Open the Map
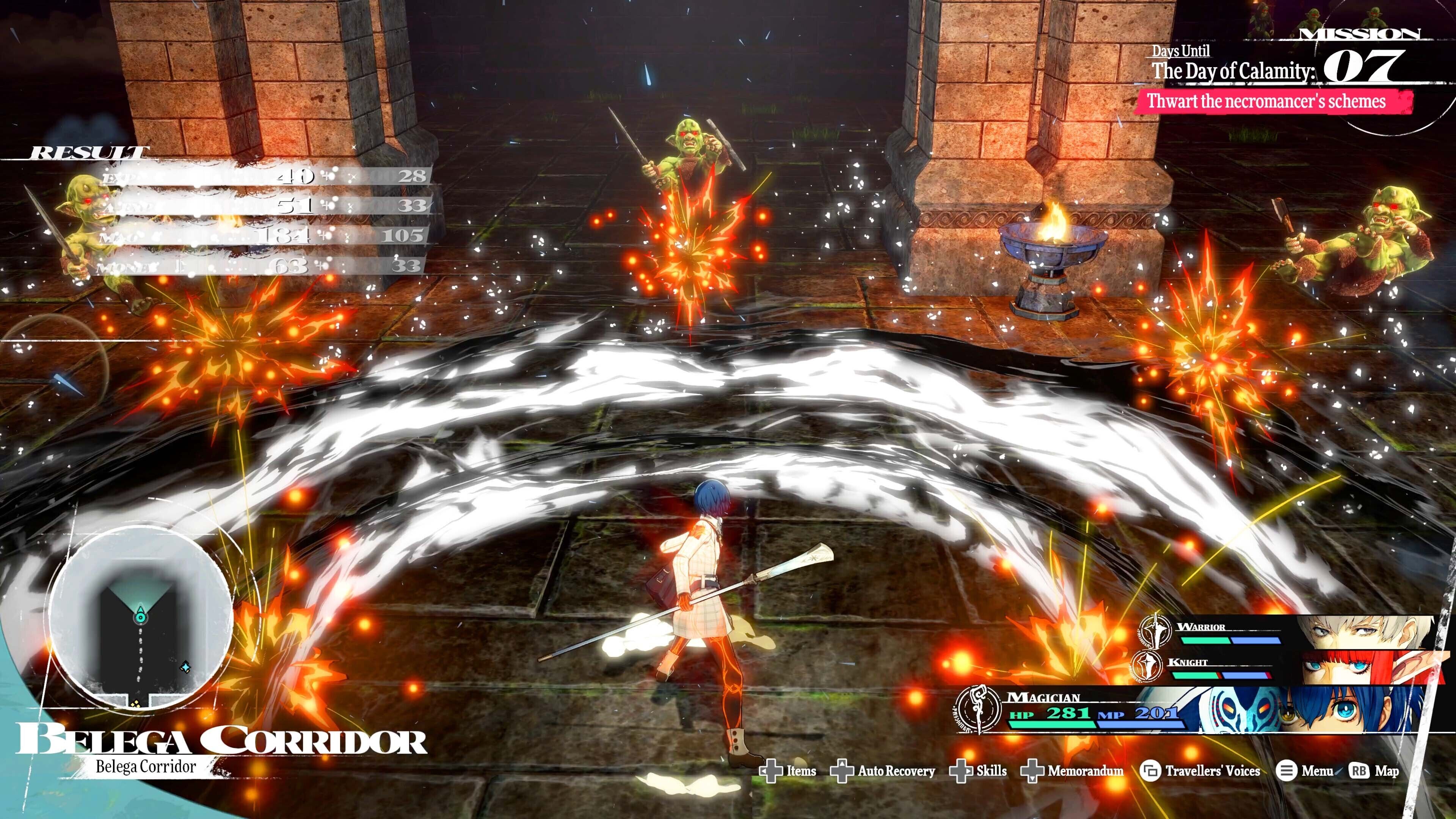1456x819 pixels. 1374,771
